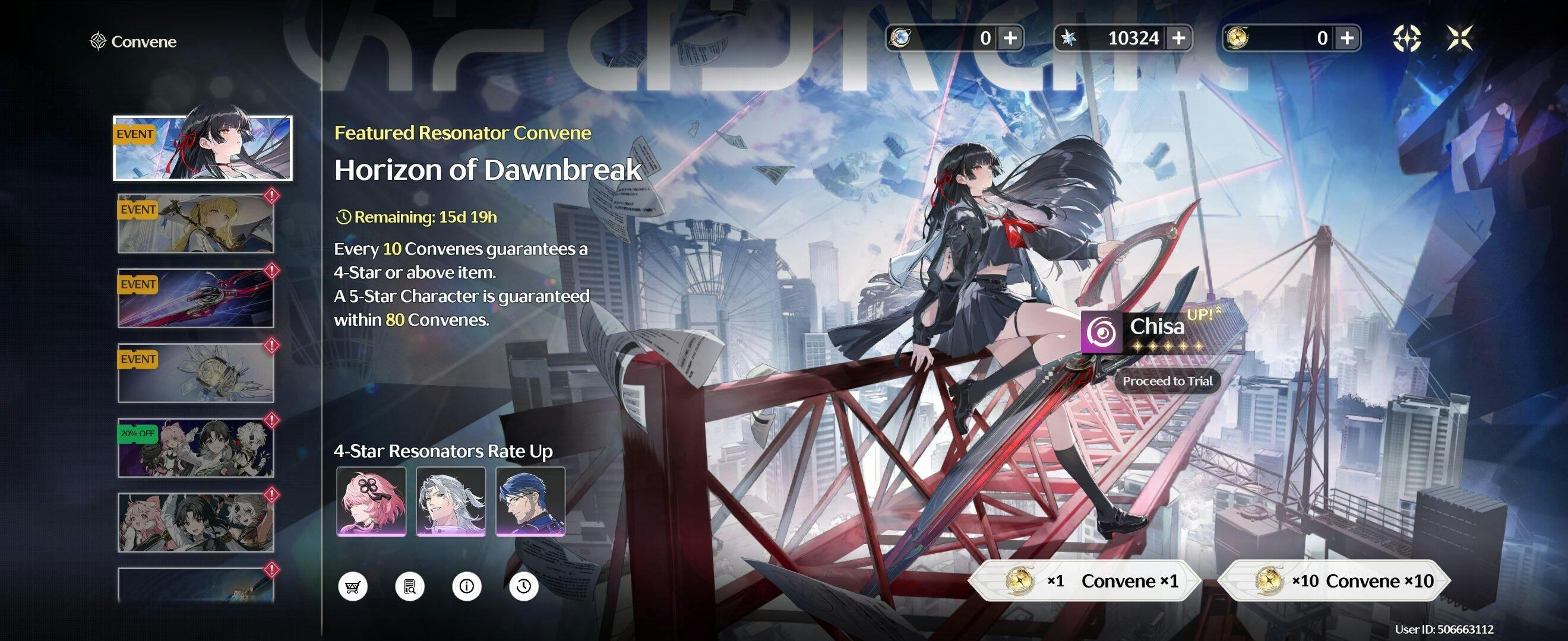Switch to the blonde resonator event banner

(x=195, y=224)
